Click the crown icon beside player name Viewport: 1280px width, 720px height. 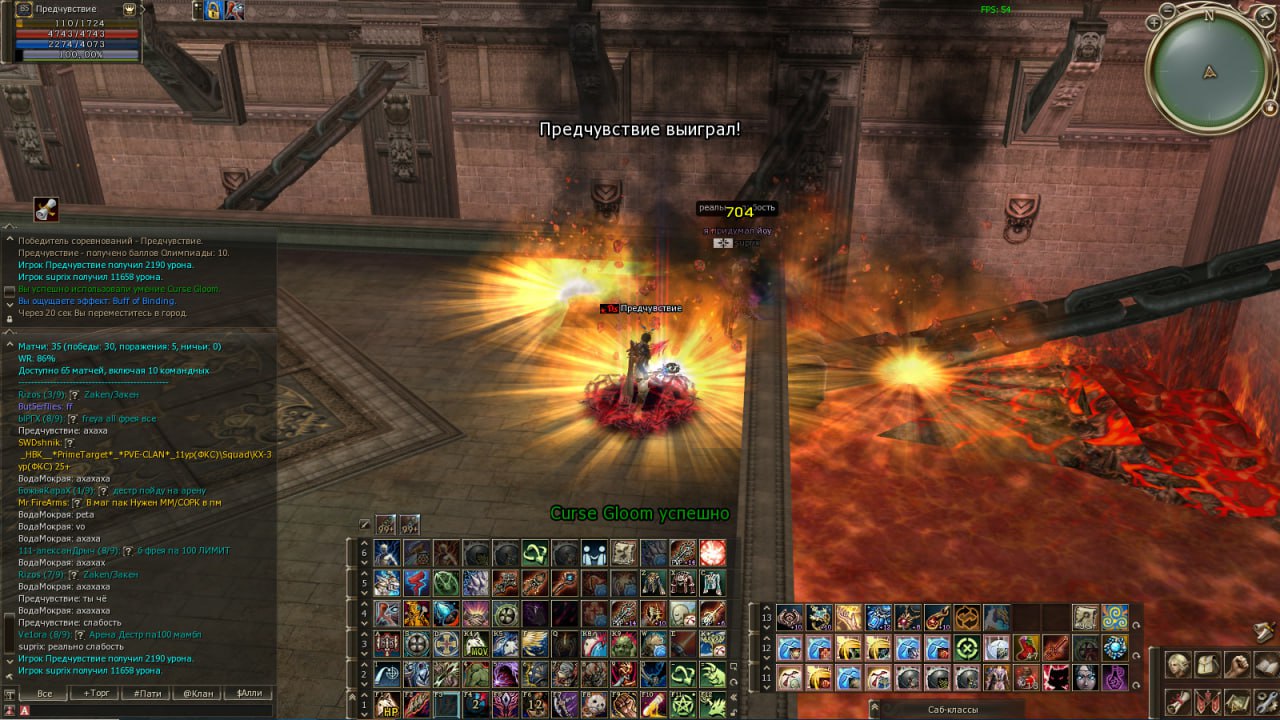point(129,9)
